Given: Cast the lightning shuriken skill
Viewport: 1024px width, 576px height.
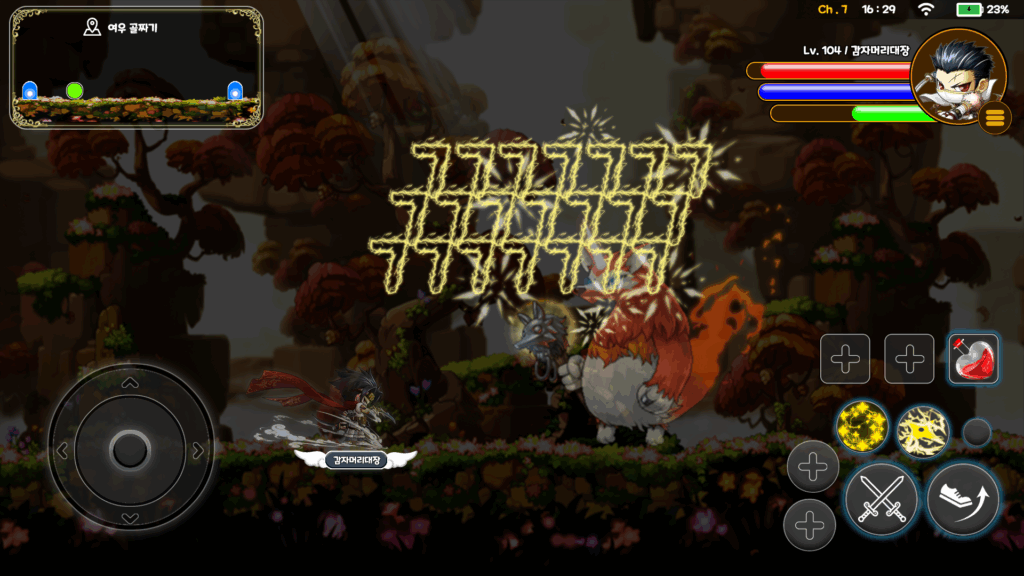Looking at the screenshot, I should click(x=922, y=430).
